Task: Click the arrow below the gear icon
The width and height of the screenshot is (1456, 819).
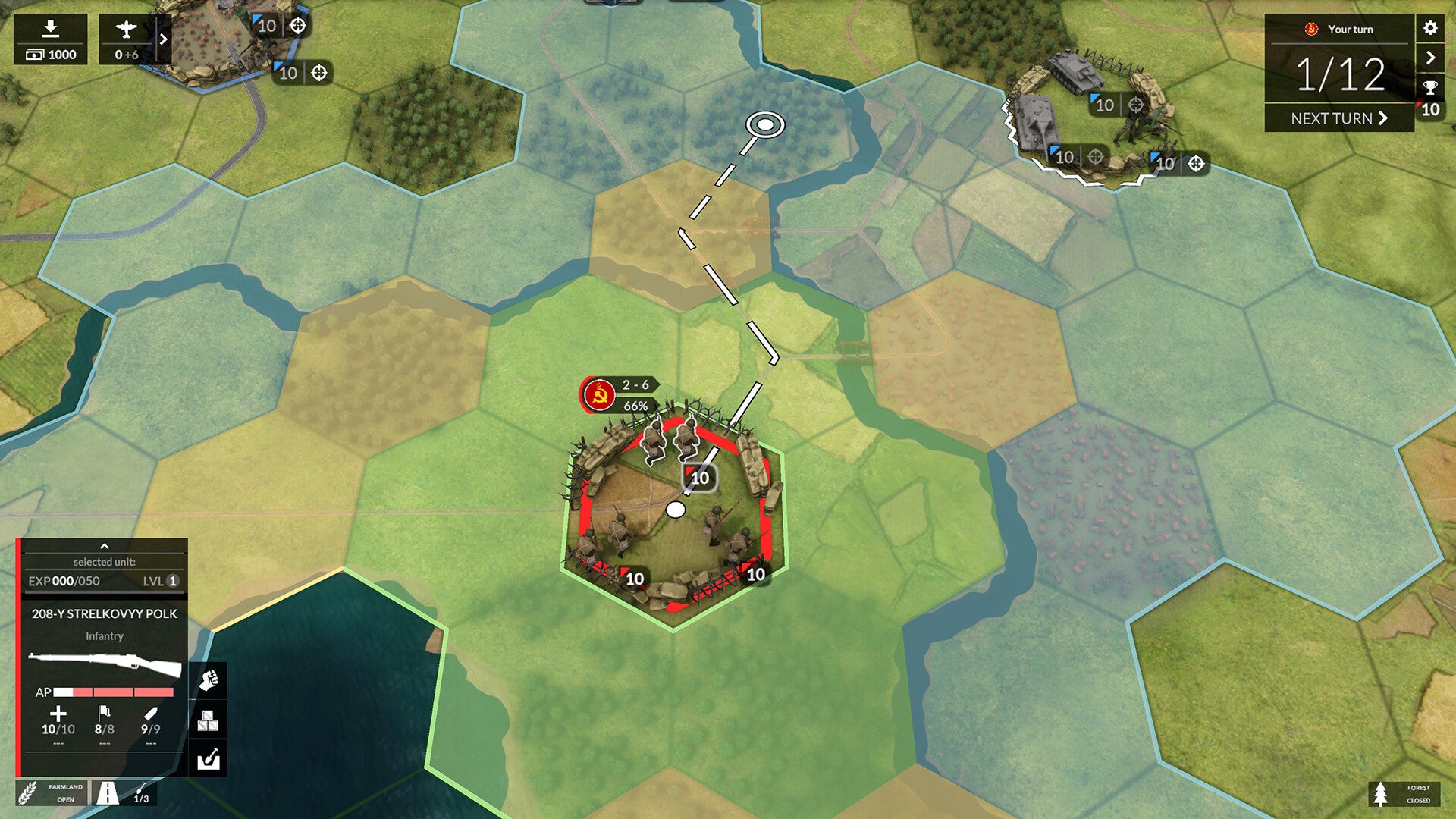Action: 1430,58
